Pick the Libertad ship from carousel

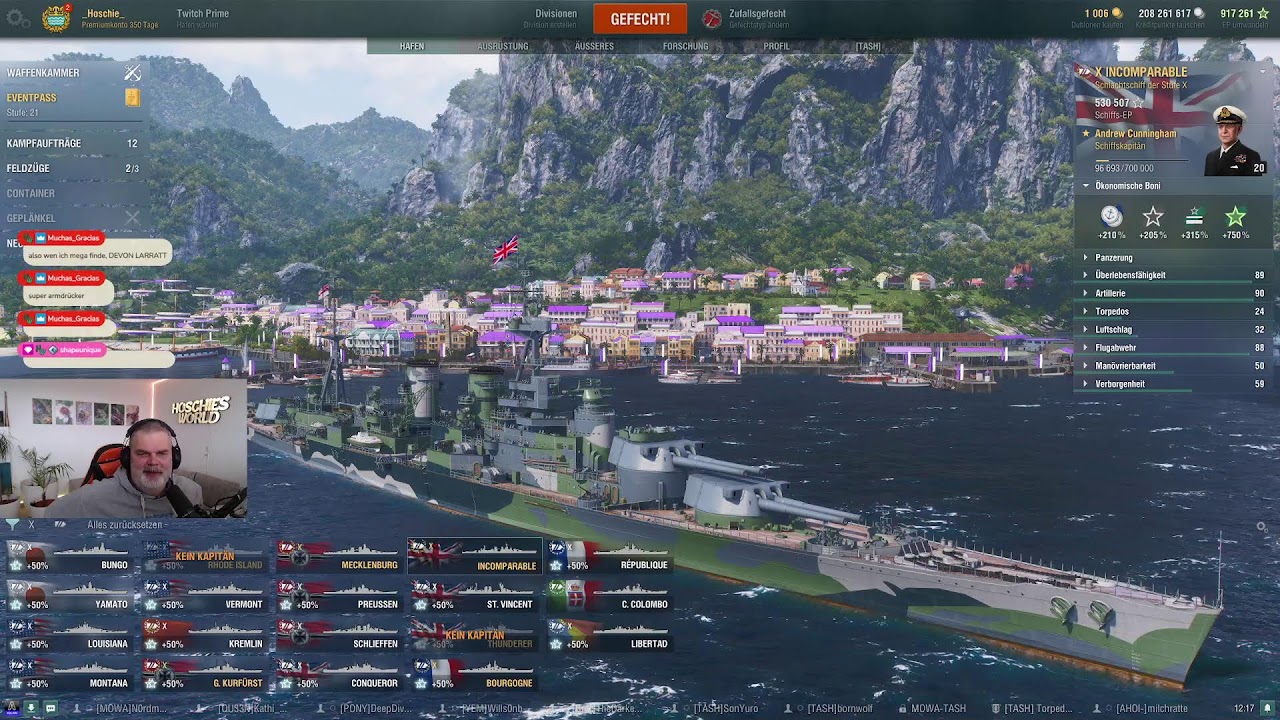pos(608,636)
